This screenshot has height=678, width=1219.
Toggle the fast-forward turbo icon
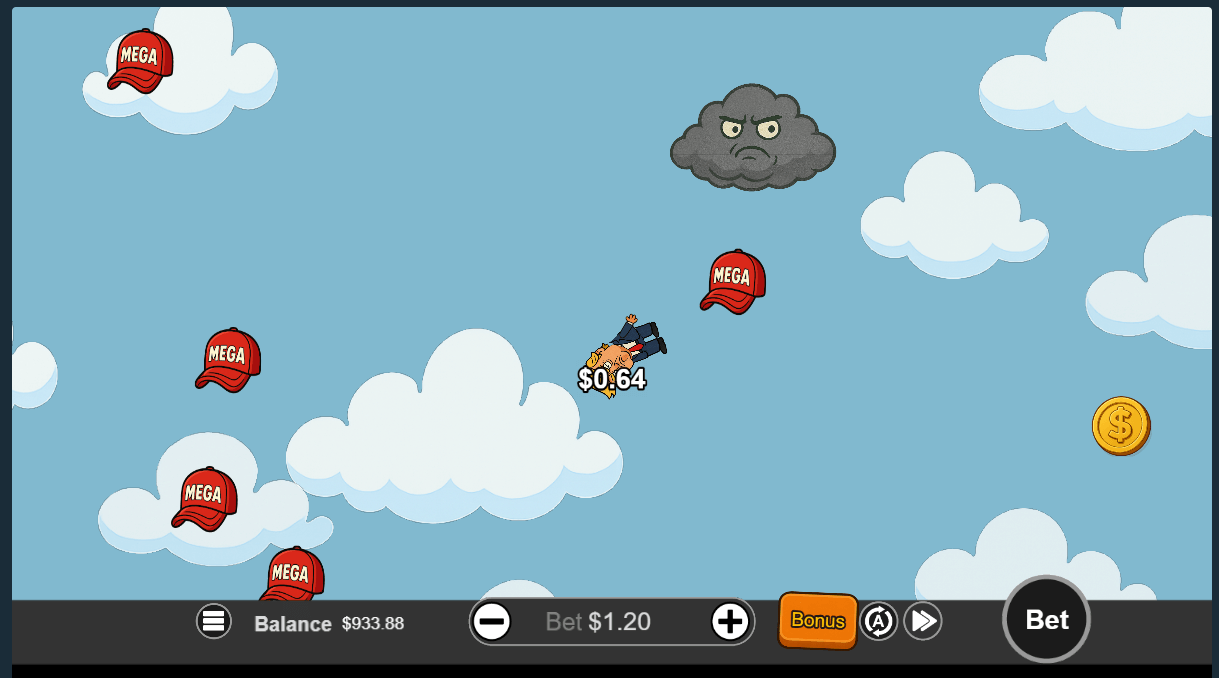923,622
